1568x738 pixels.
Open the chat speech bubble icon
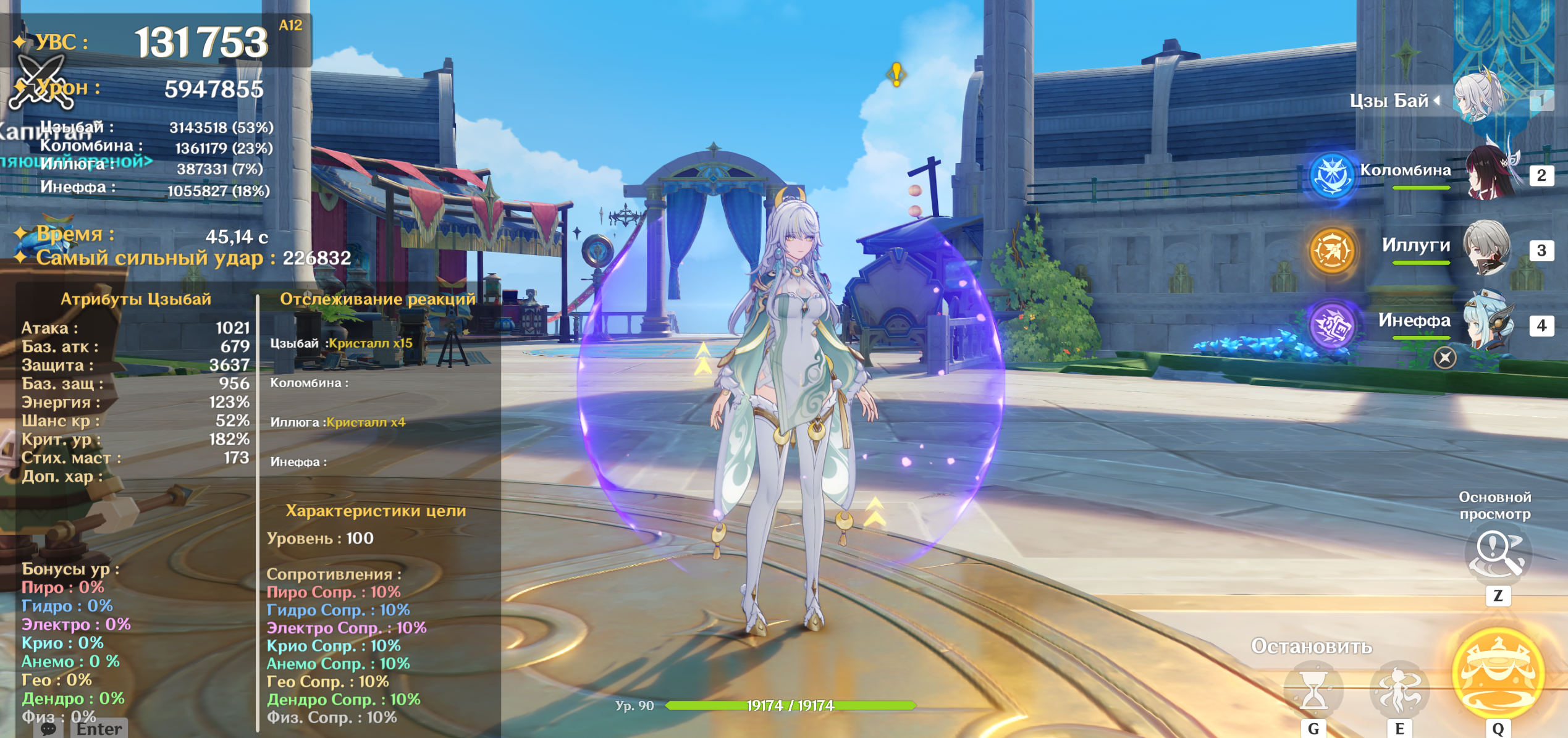49,729
